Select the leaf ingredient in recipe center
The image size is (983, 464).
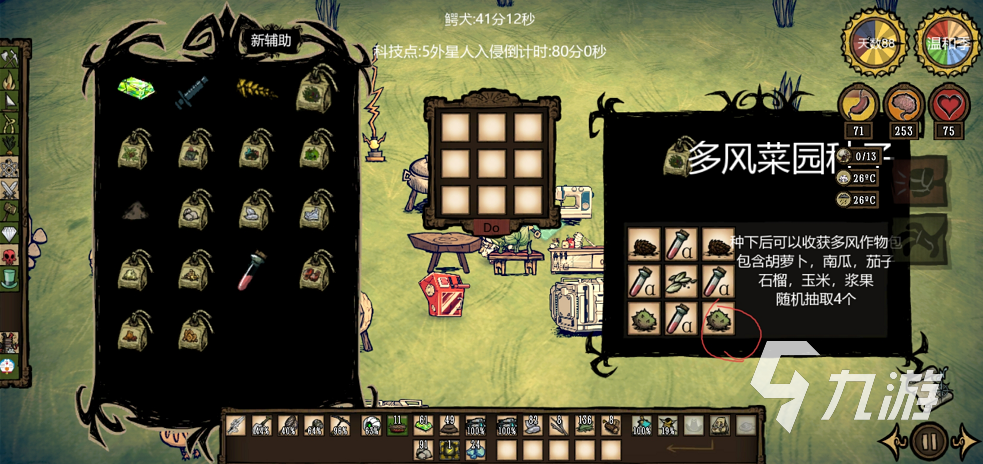pos(681,281)
